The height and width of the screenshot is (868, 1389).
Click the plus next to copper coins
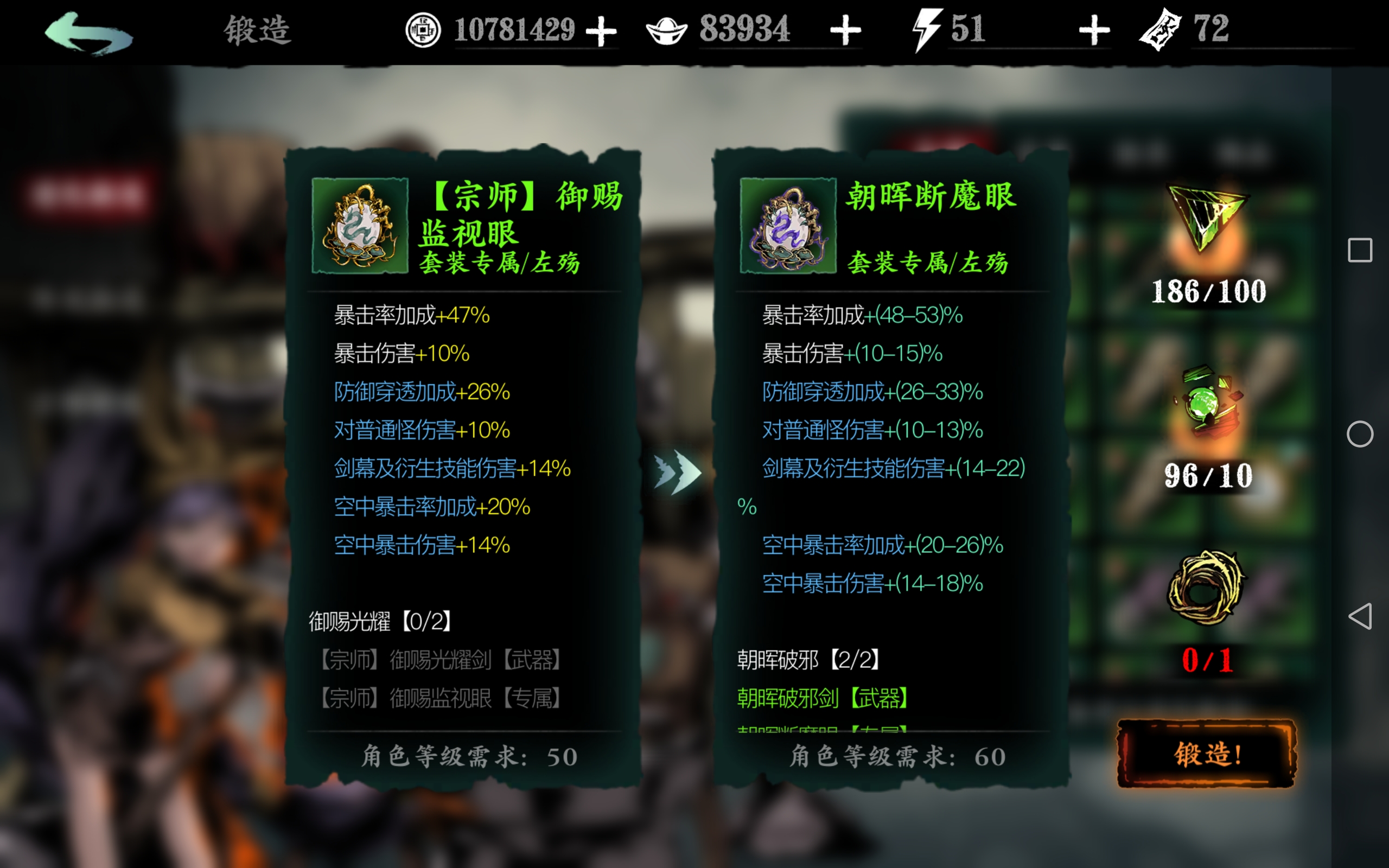coord(601,31)
